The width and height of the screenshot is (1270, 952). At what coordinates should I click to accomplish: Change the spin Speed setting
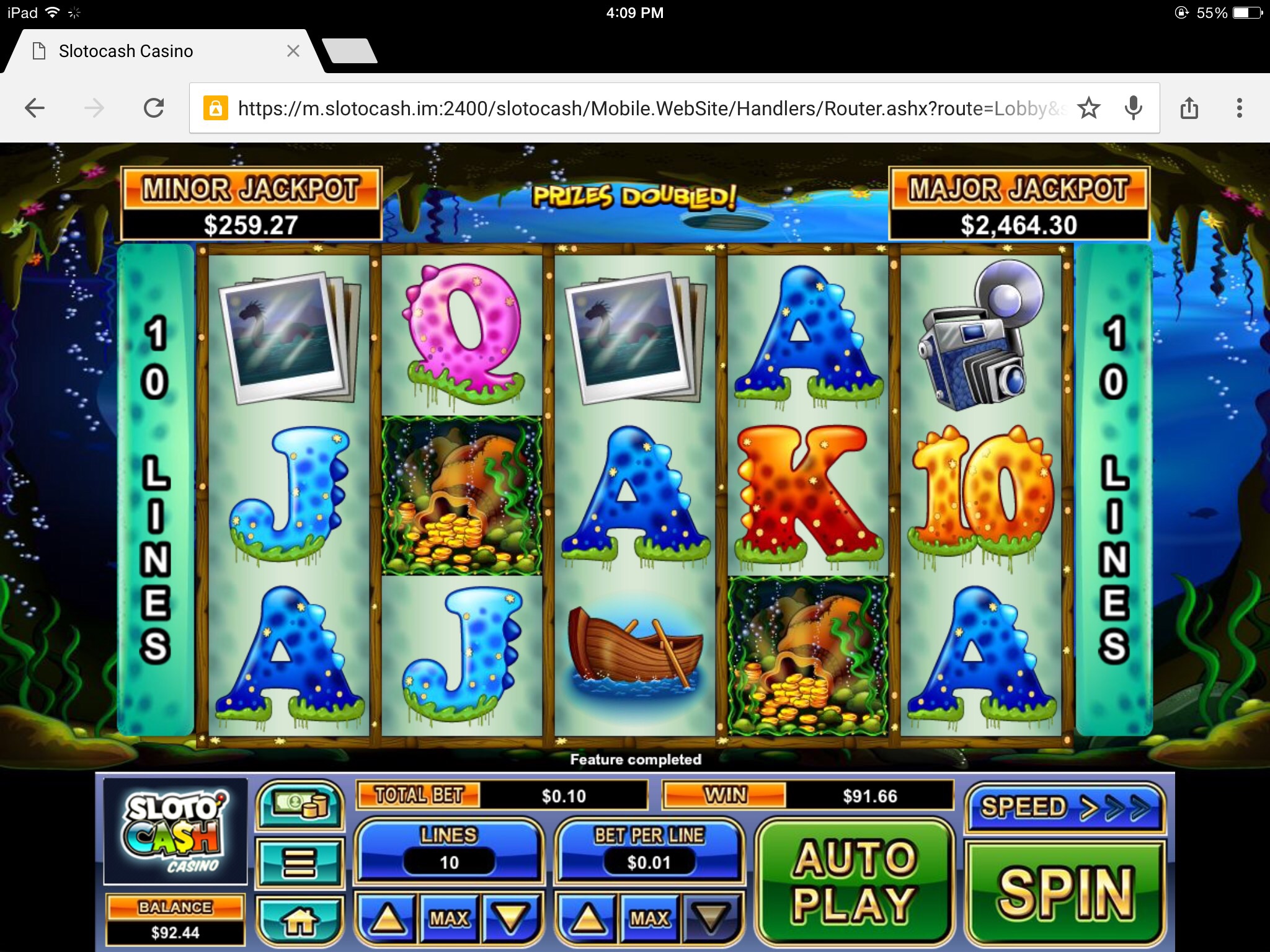[x=1064, y=808]
